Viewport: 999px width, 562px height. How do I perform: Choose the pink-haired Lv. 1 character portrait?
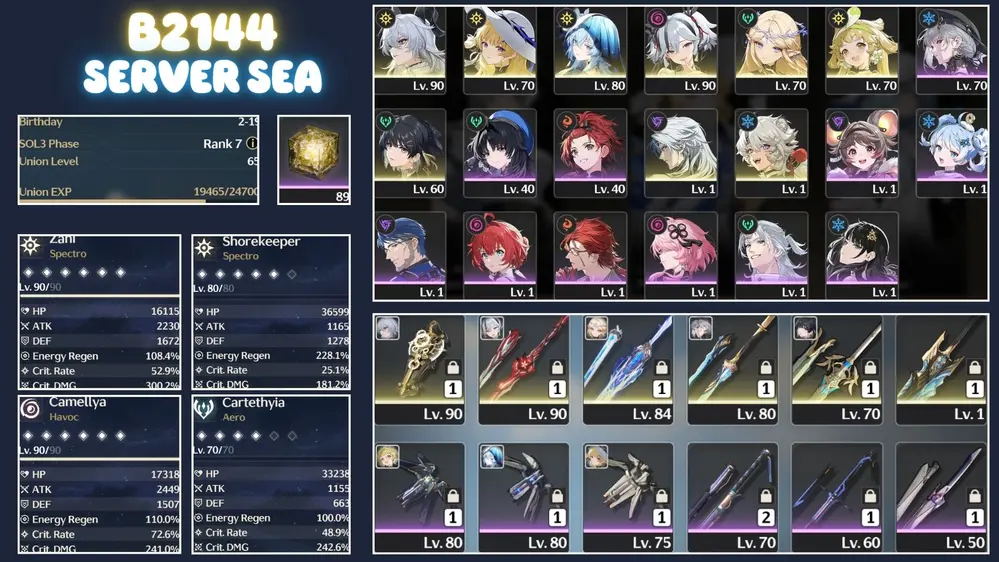coord(681,255)
